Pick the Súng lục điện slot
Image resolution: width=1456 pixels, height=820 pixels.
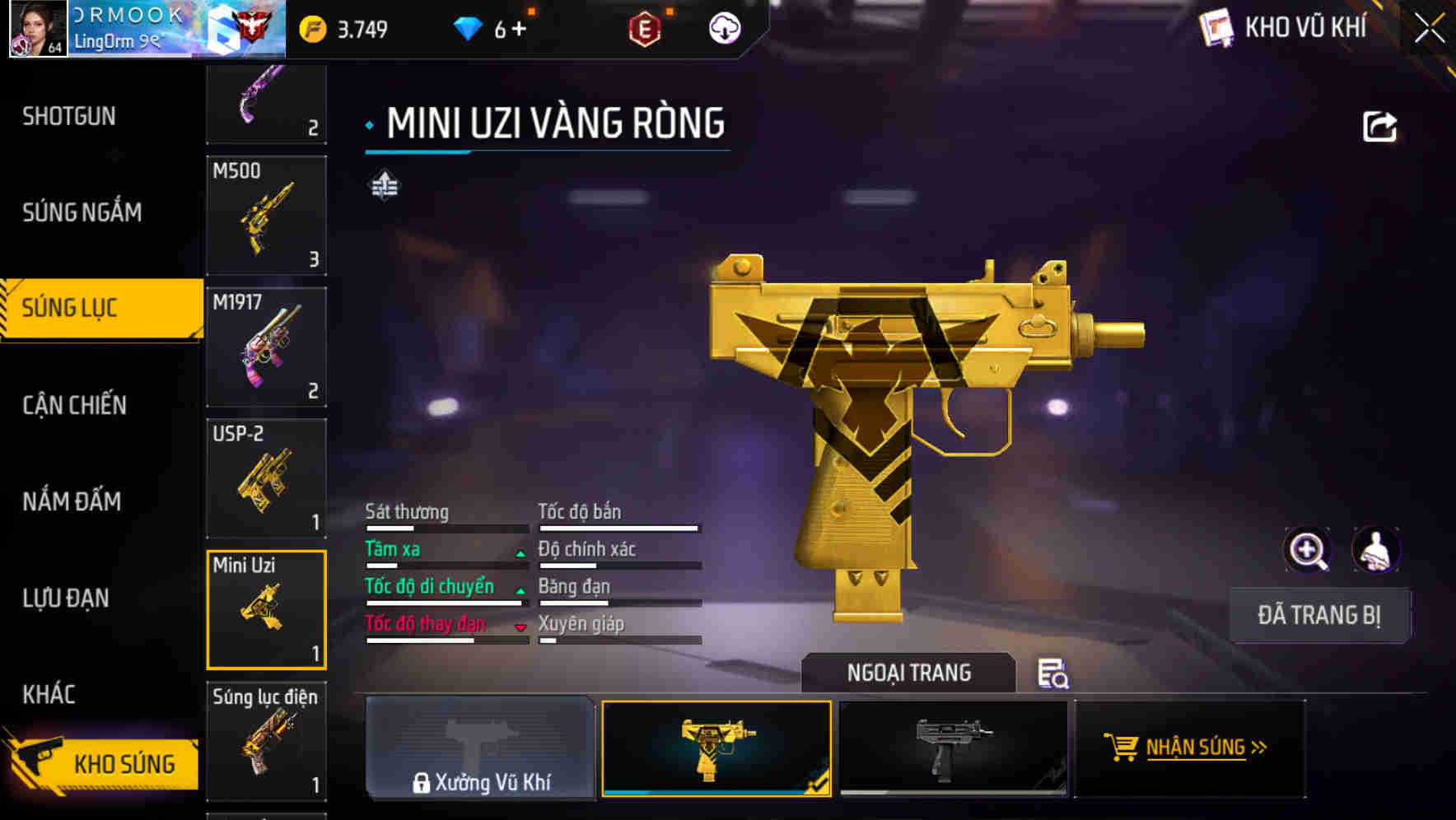(x=266, y=741)
